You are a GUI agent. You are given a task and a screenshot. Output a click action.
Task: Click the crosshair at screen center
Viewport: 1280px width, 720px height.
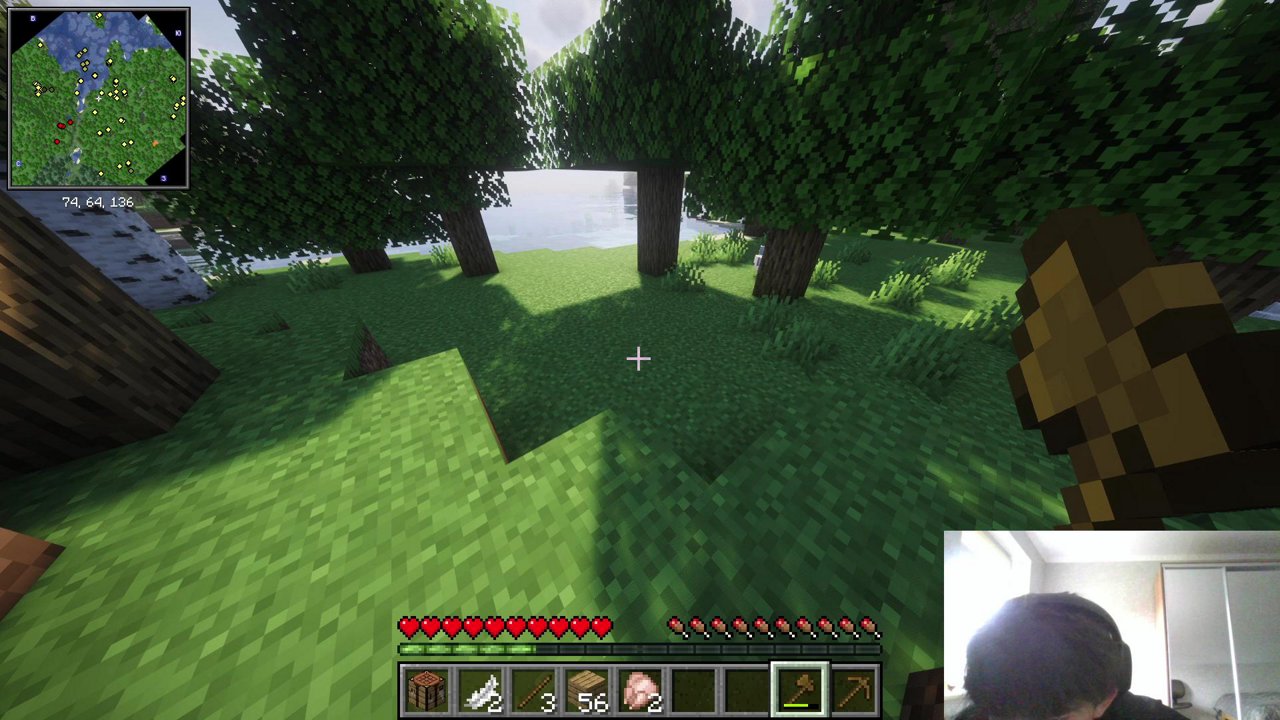(638, 359)
